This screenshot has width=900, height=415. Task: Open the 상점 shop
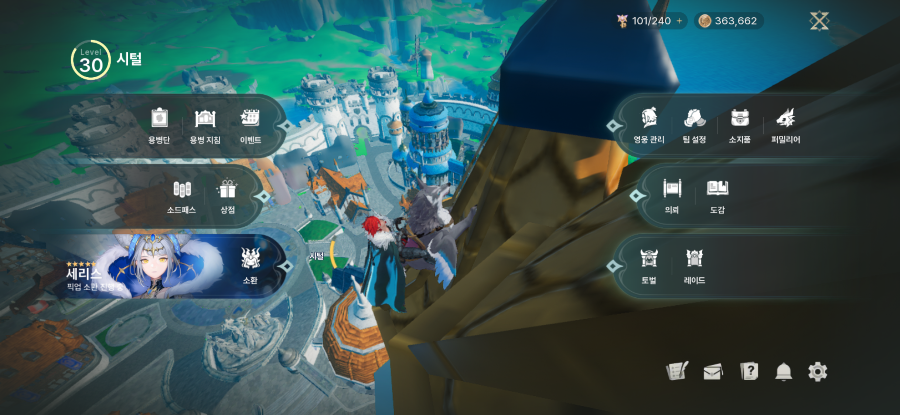pyautogui.click(x=228, y=194)
